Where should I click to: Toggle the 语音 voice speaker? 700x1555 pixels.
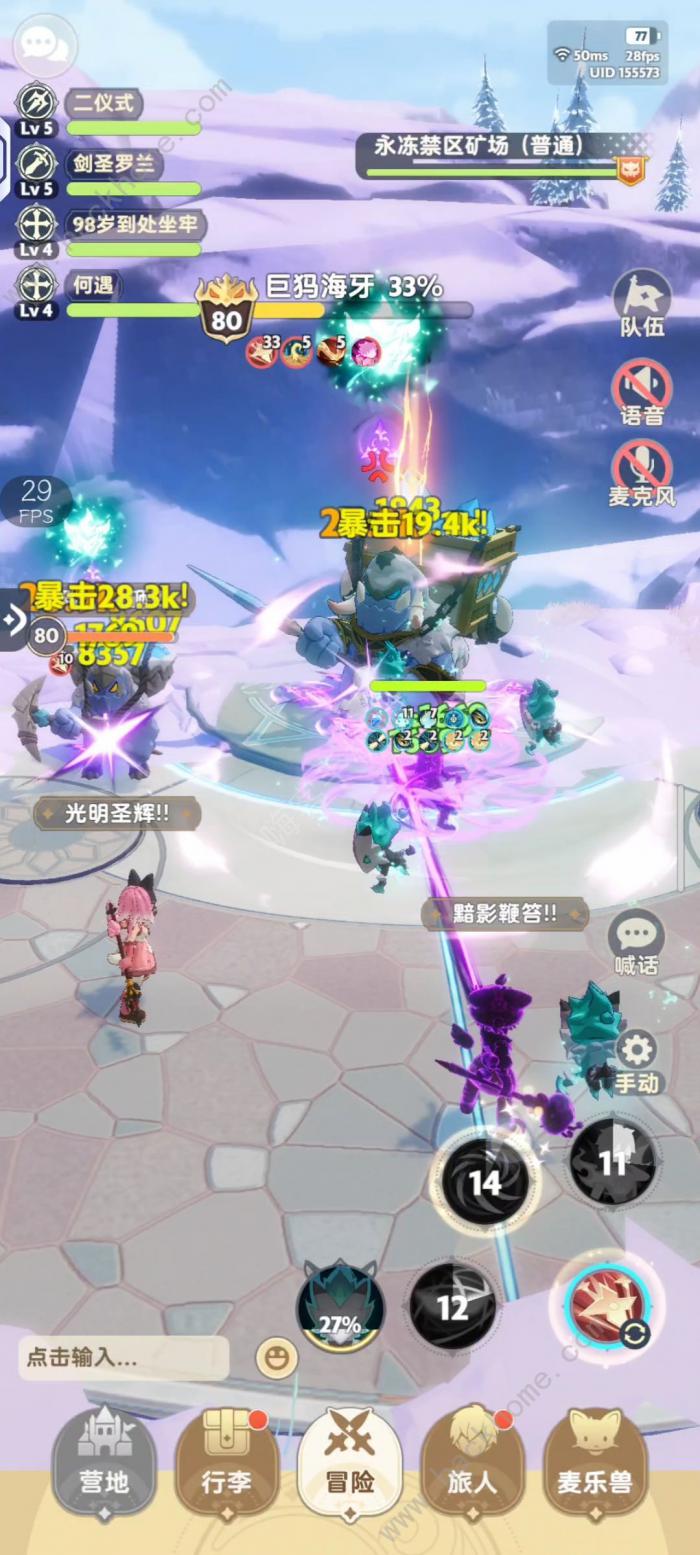[641, 392]
